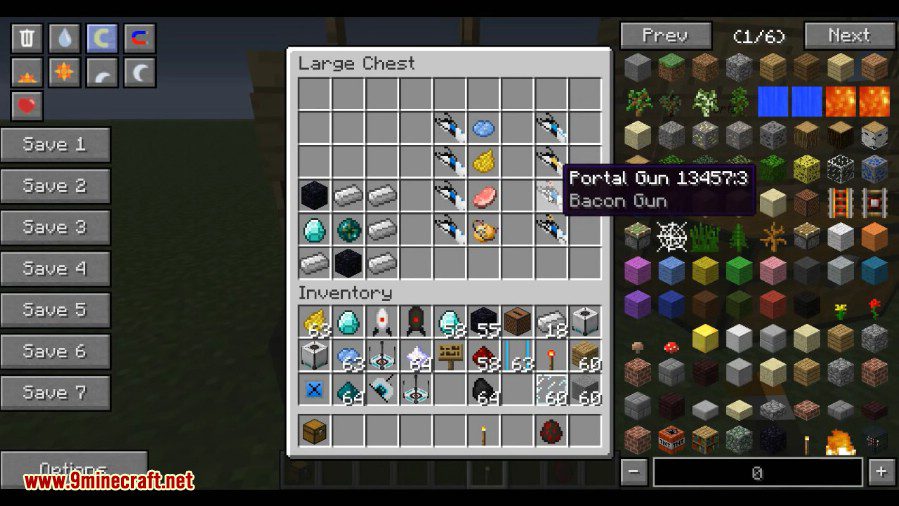Toggle the magnet mode button
The height and width of the screenshot is (506, 899).
(140, 38)
